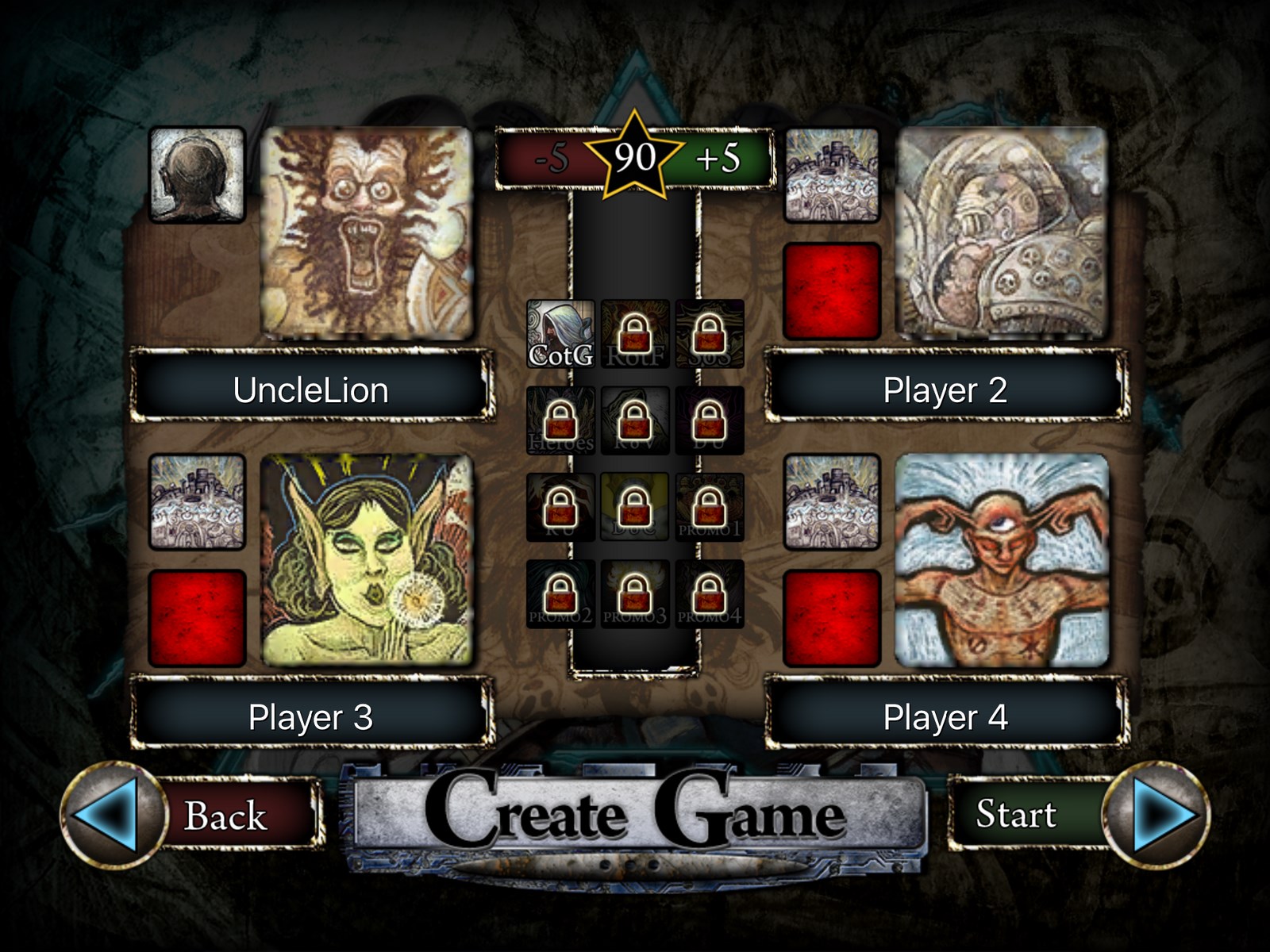Select the locked Heroes expansion tile
The width and height of the screenshot is (1270, 952).
tap(560, 420)
